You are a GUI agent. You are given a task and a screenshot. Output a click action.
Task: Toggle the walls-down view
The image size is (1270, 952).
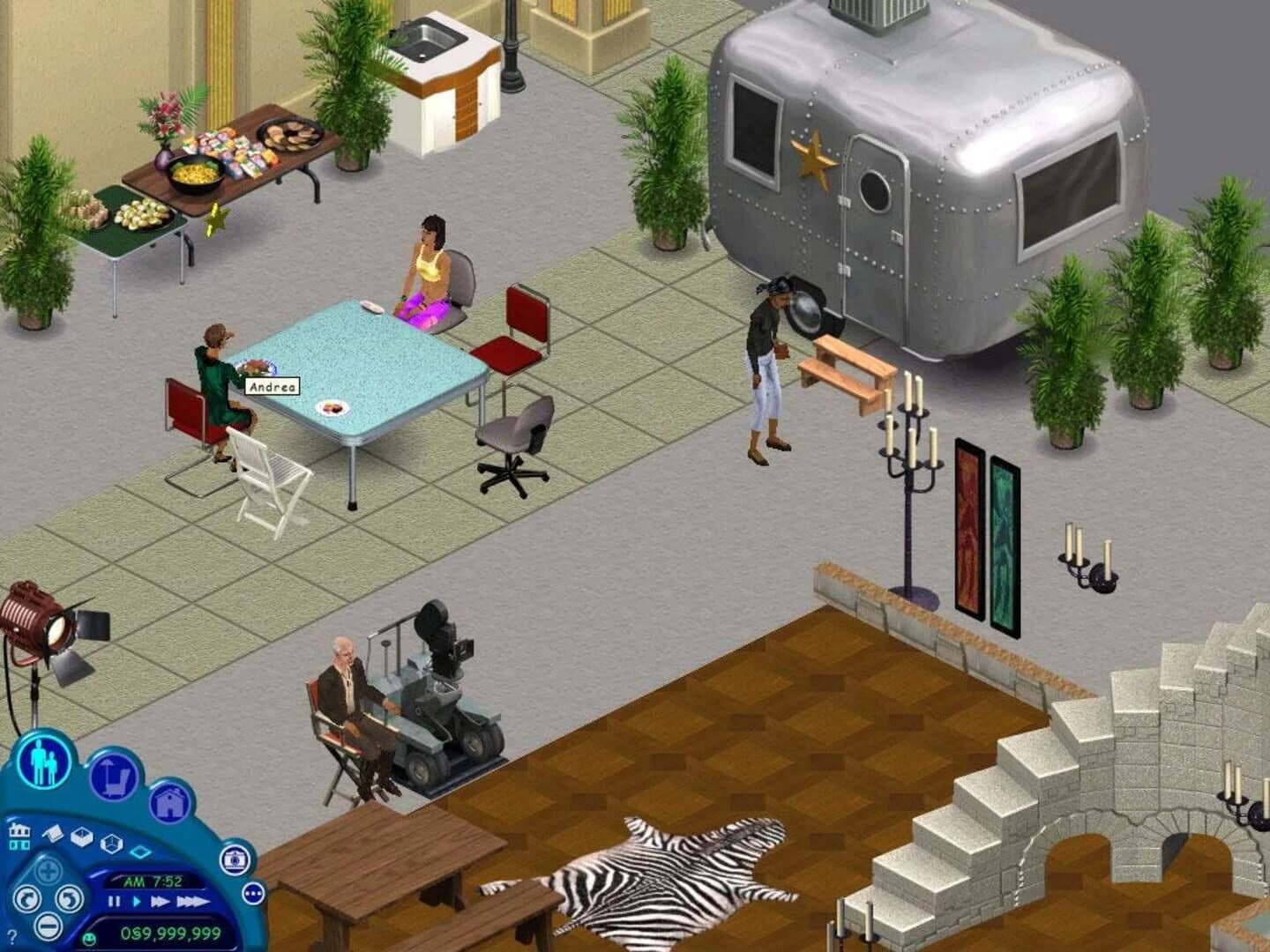tap(52, 834)
